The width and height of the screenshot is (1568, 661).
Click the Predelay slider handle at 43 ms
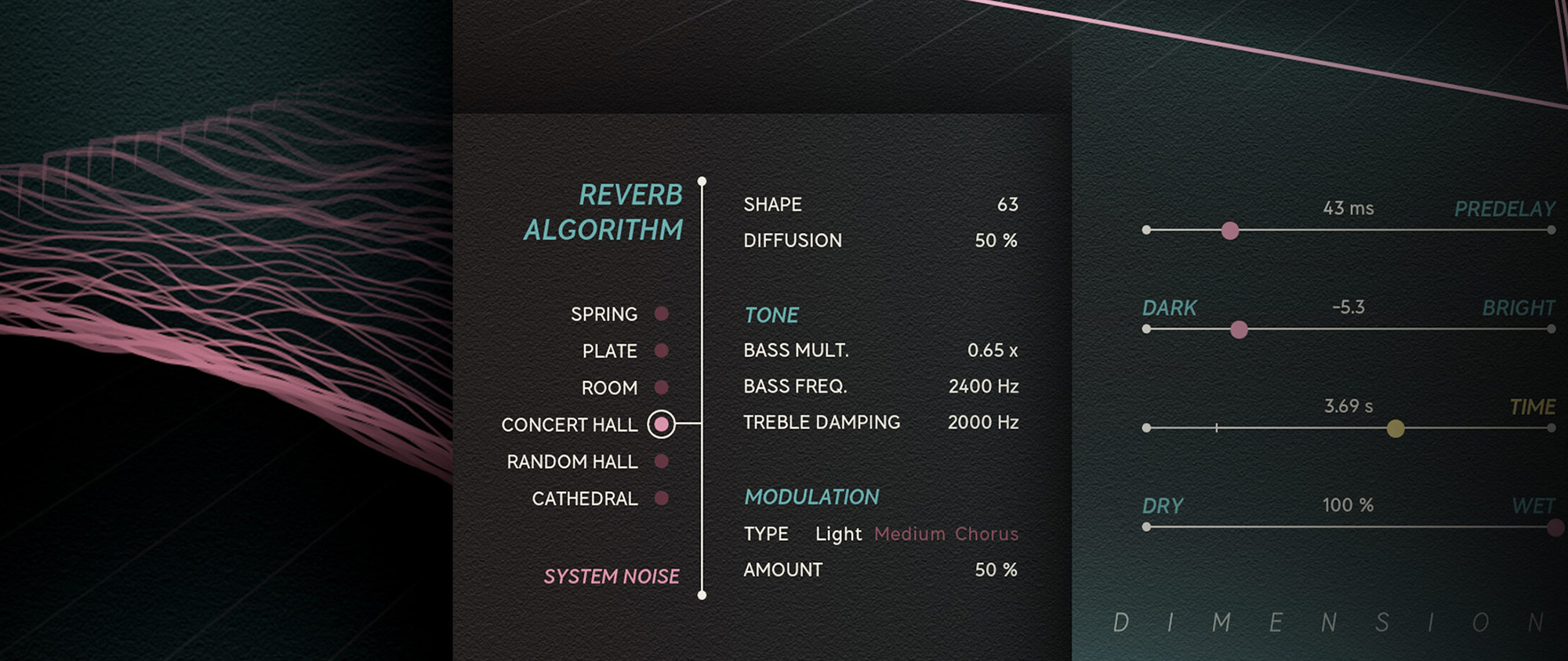tap(1231, 230)
